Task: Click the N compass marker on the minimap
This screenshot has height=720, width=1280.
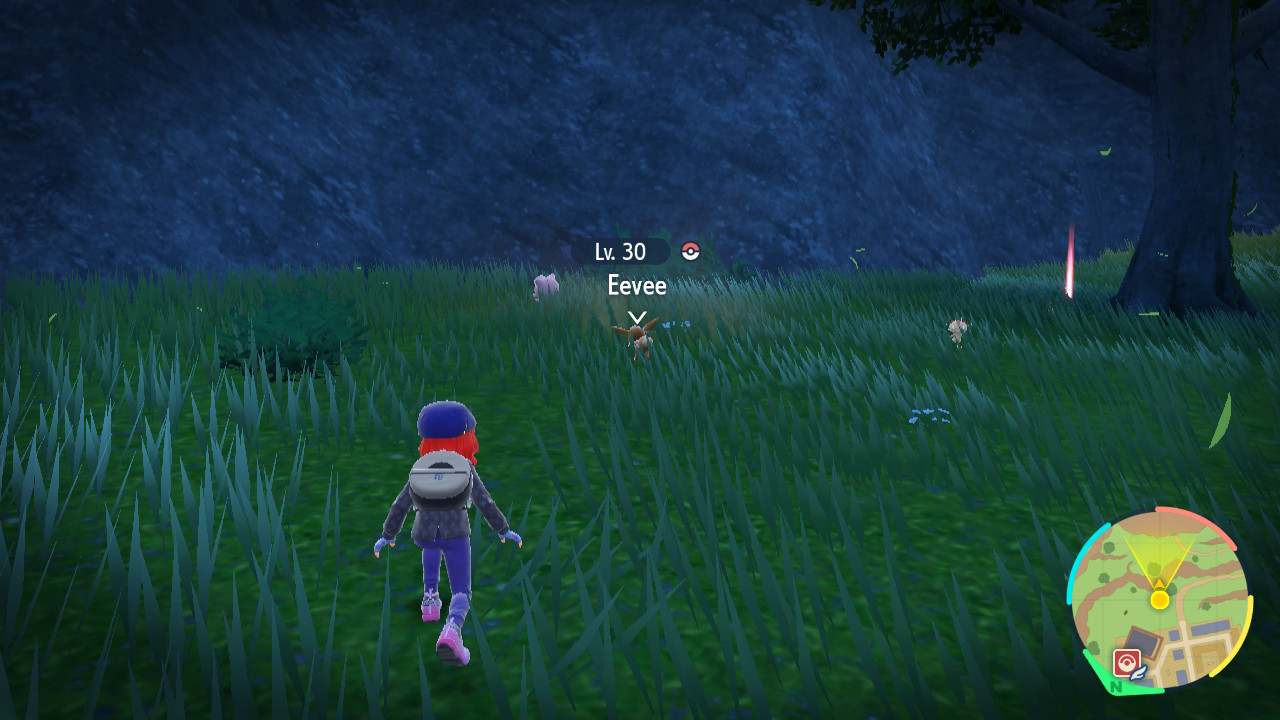Action: [x=1117, y=685]
